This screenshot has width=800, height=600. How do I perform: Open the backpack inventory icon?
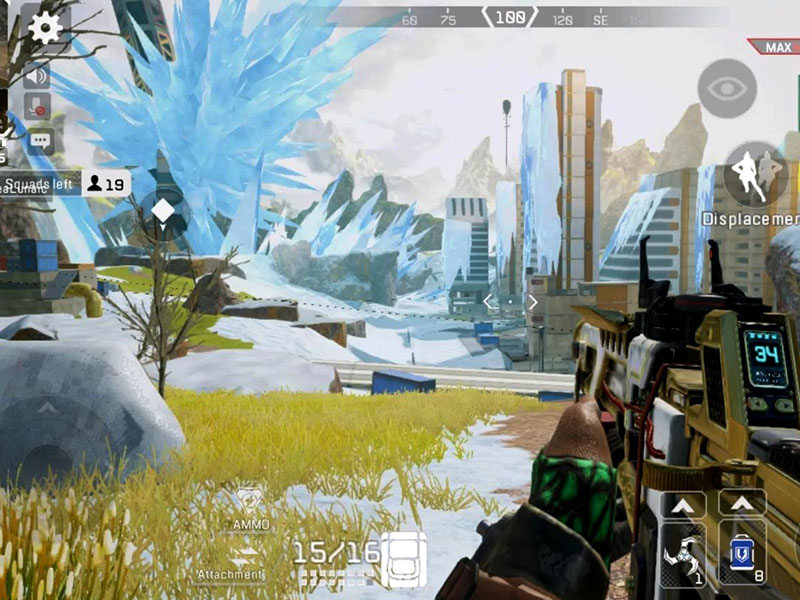click(404, 556)
